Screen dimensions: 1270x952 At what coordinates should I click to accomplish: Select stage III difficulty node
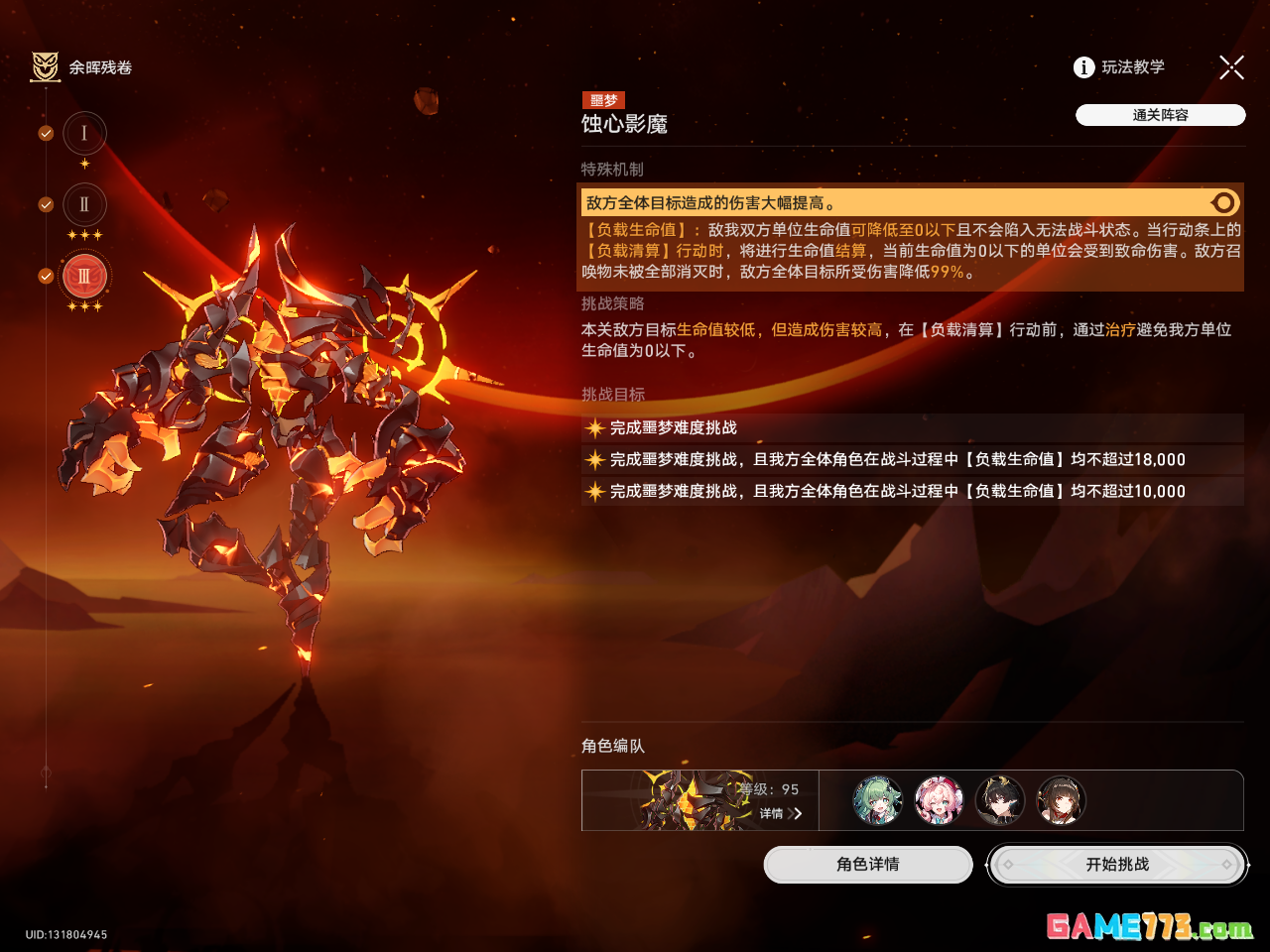pyautogui.click(x=84, y=277)
